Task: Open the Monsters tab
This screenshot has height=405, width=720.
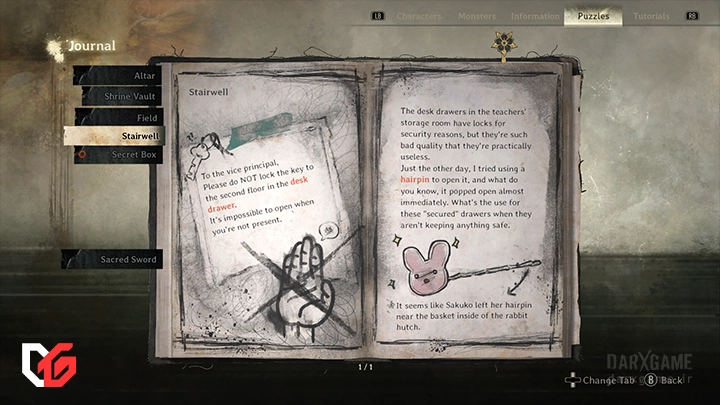Action: click(476, 16)
